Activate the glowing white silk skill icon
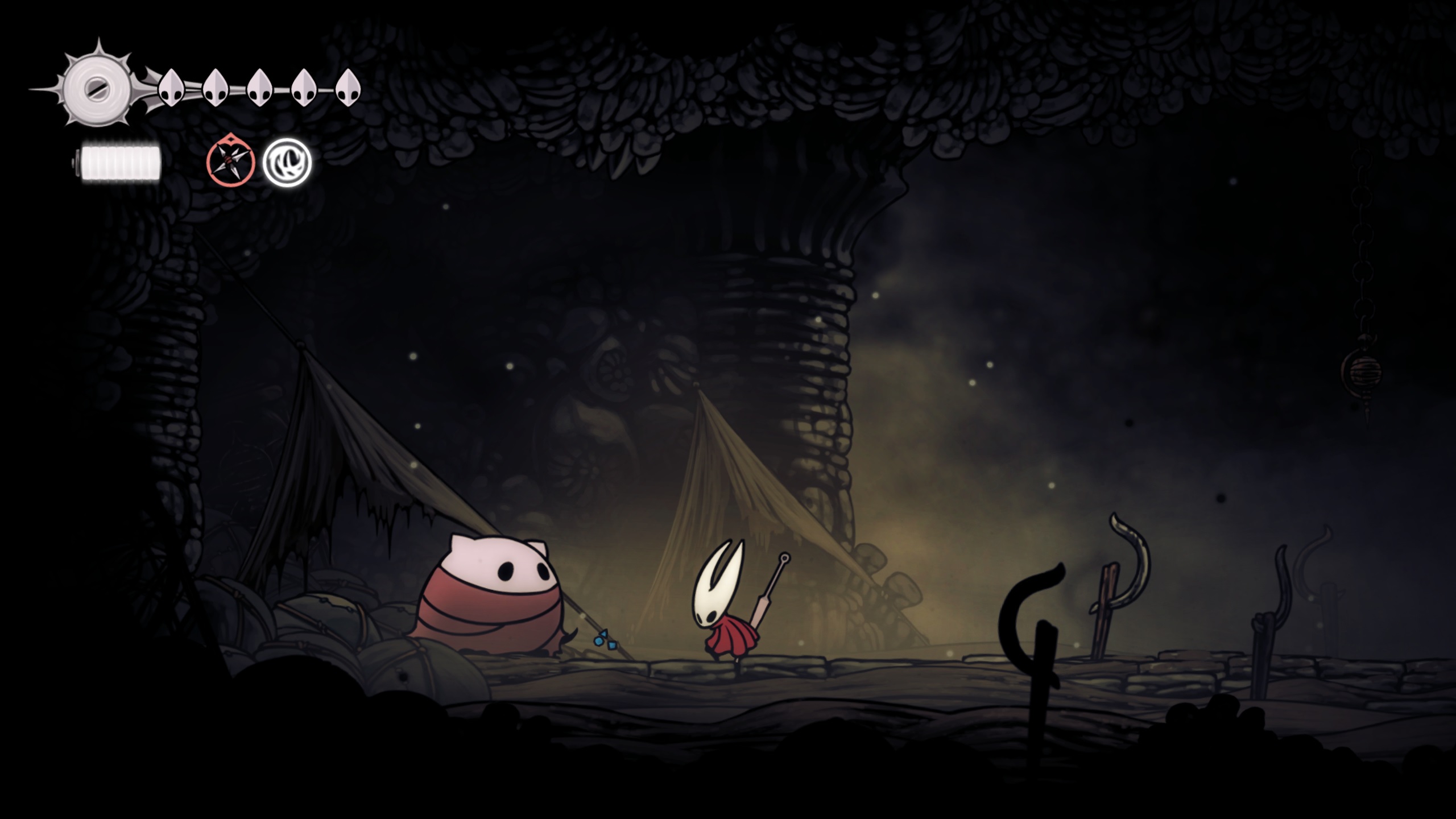The image size is (1456, 819). pyautogui.click(x=287, y=163)
